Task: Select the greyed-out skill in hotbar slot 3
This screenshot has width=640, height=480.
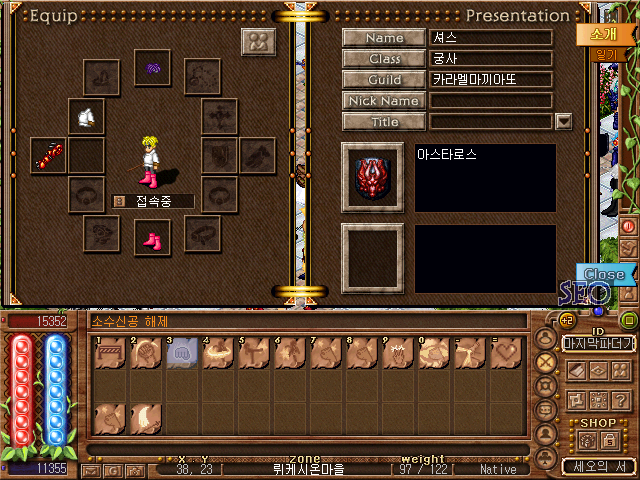Action: [x=182, y=355]
